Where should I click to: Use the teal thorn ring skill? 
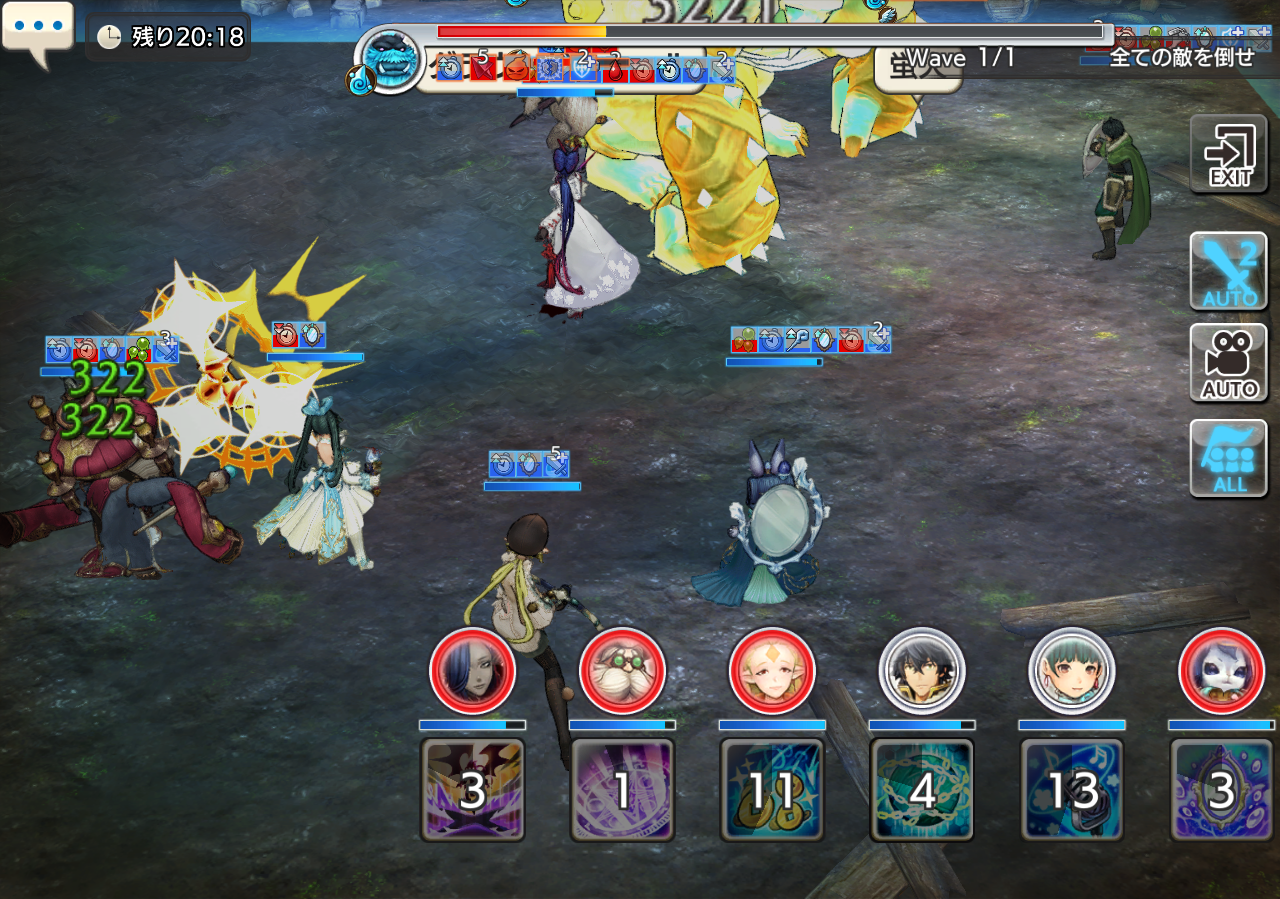click(x=922, y=790)
